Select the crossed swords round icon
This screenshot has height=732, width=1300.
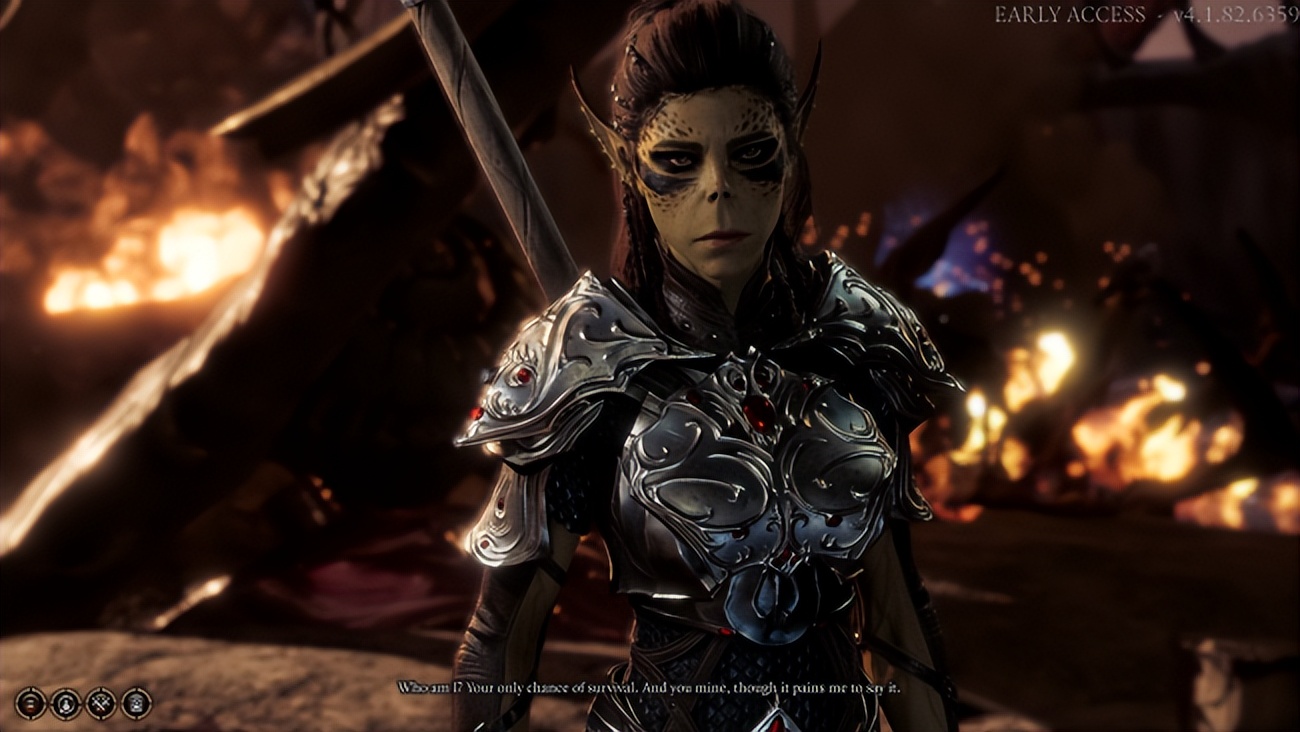tap(101, 702)
